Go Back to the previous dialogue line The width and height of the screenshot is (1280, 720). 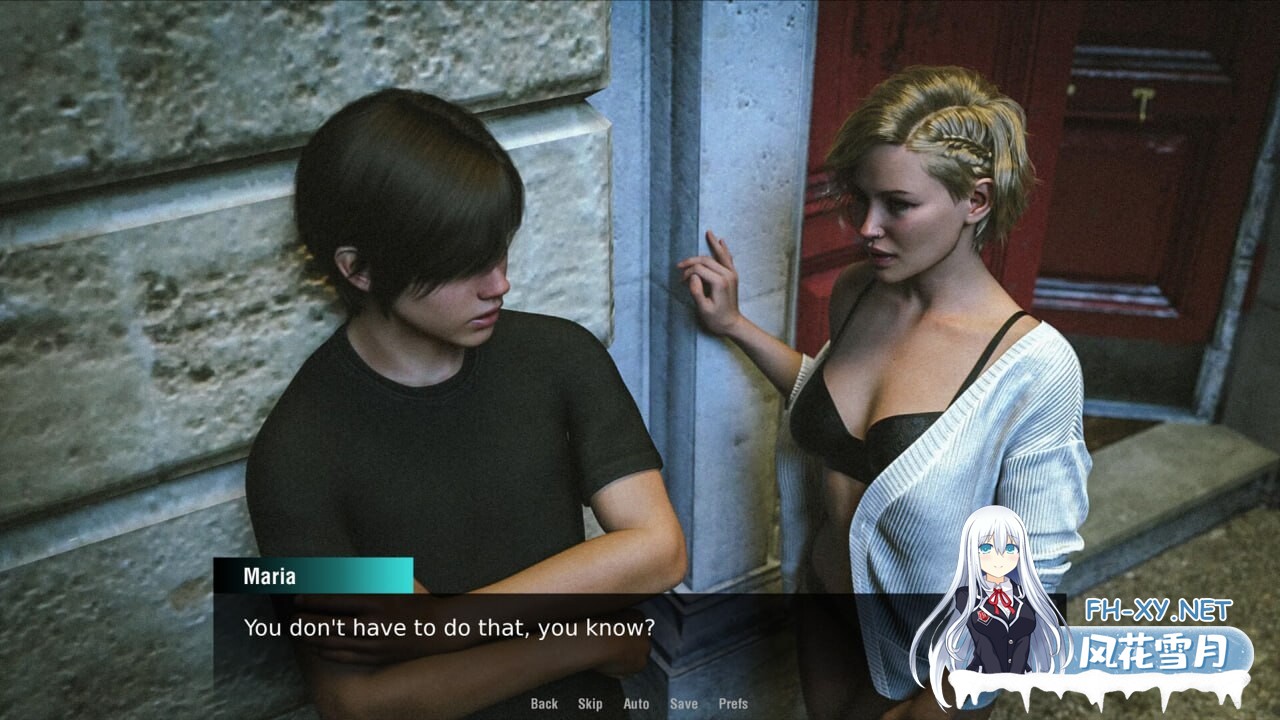544,704
